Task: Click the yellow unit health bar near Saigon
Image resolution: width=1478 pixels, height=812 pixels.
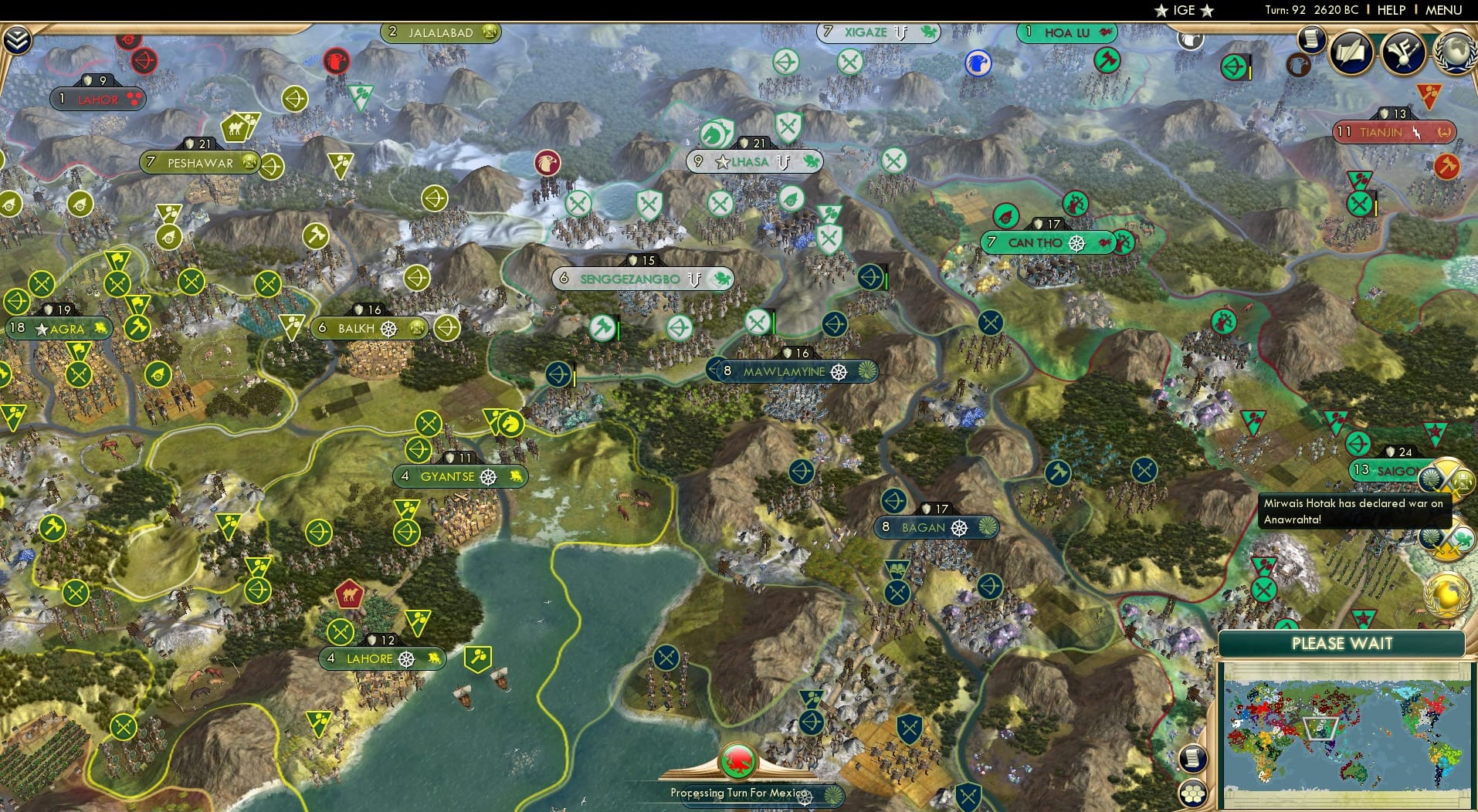Action: coord(1375,205)
